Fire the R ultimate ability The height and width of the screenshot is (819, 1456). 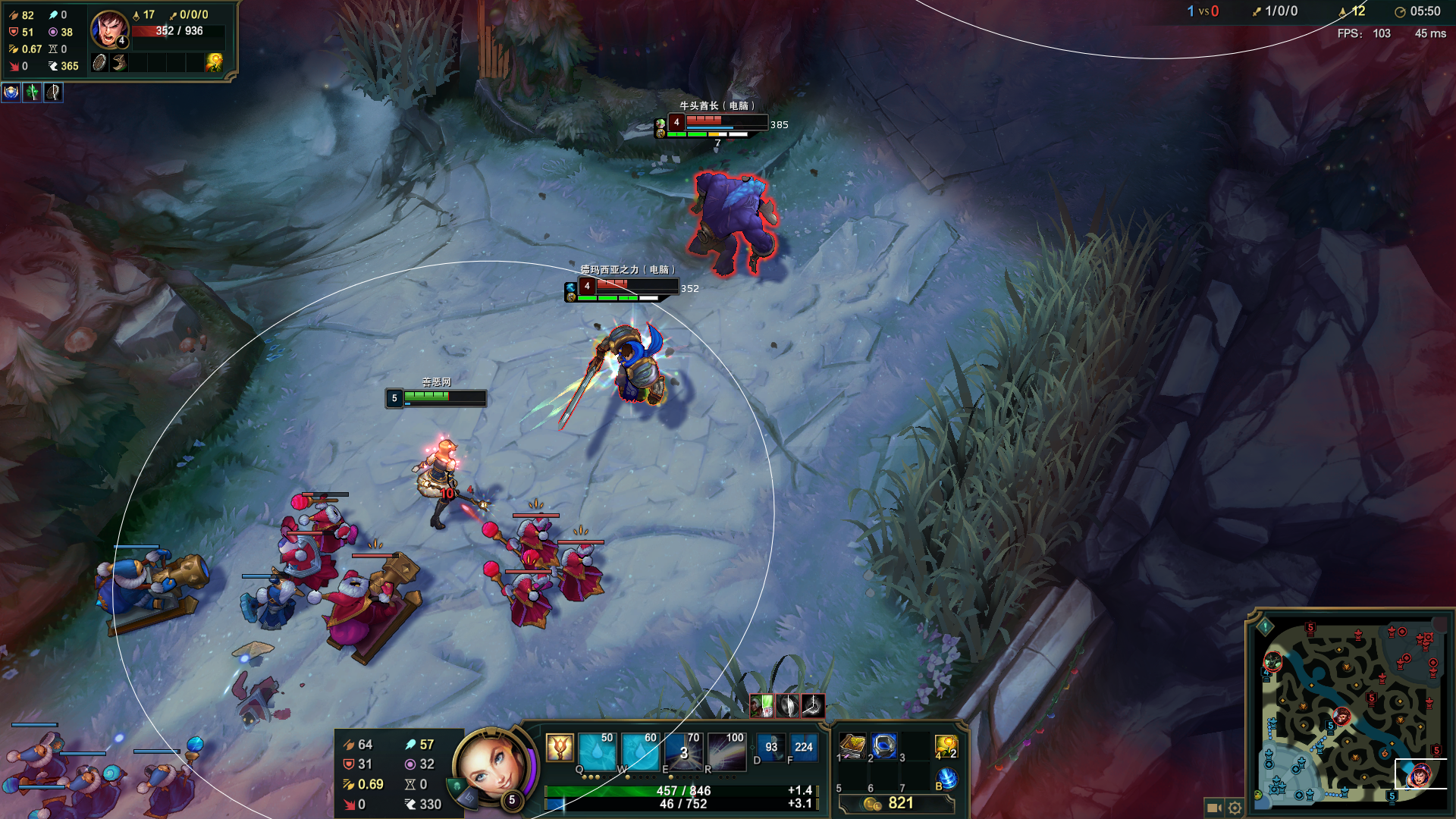[x=727, y=752]
